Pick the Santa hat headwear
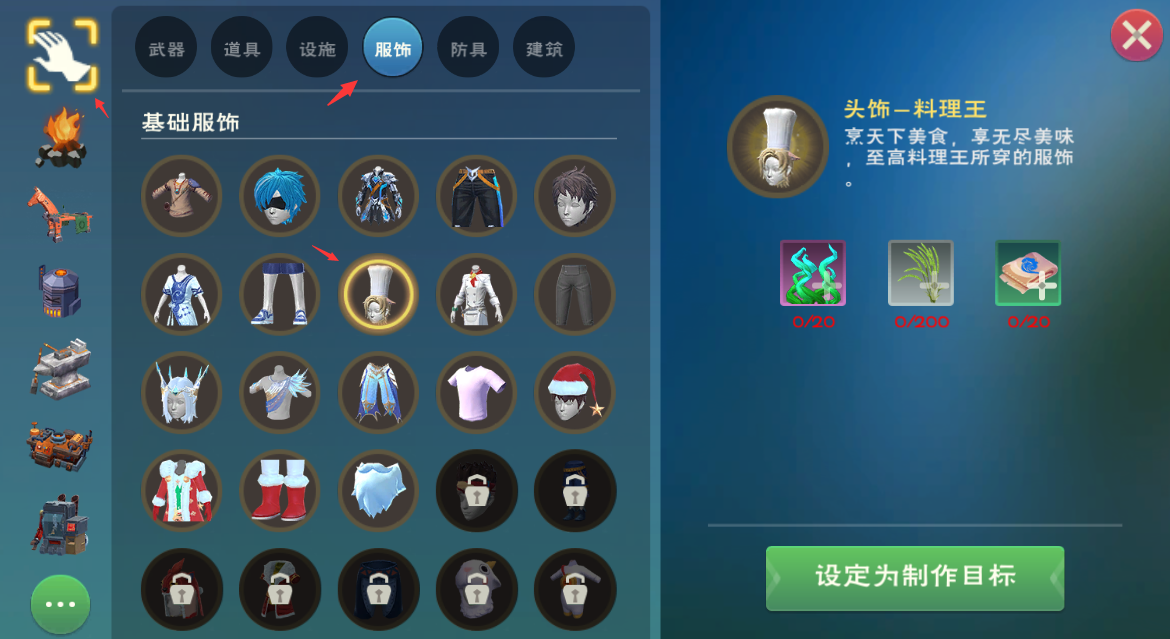 [575, 392]
